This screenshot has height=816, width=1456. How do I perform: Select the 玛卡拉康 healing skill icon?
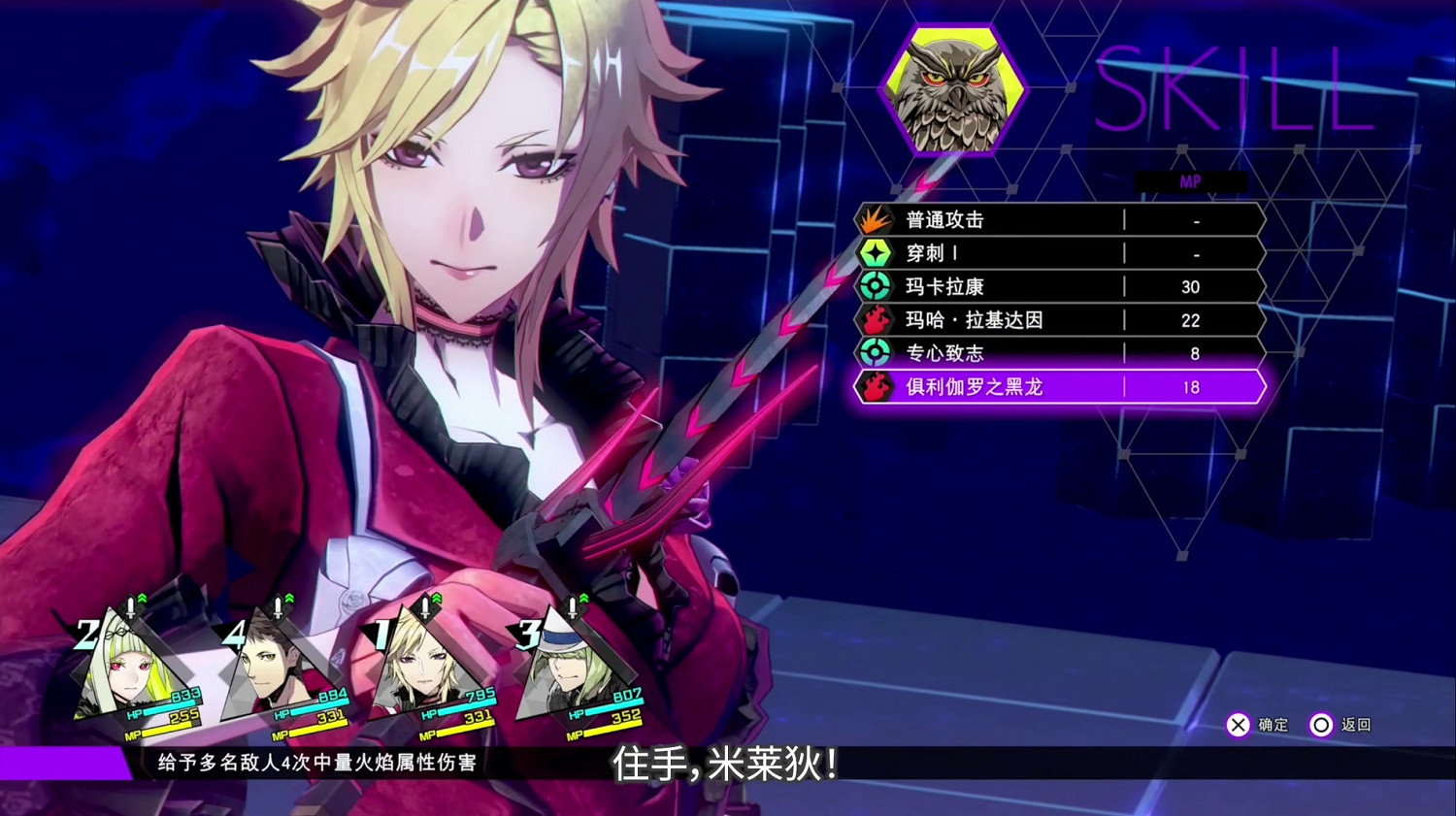click(x=875, y=286)
